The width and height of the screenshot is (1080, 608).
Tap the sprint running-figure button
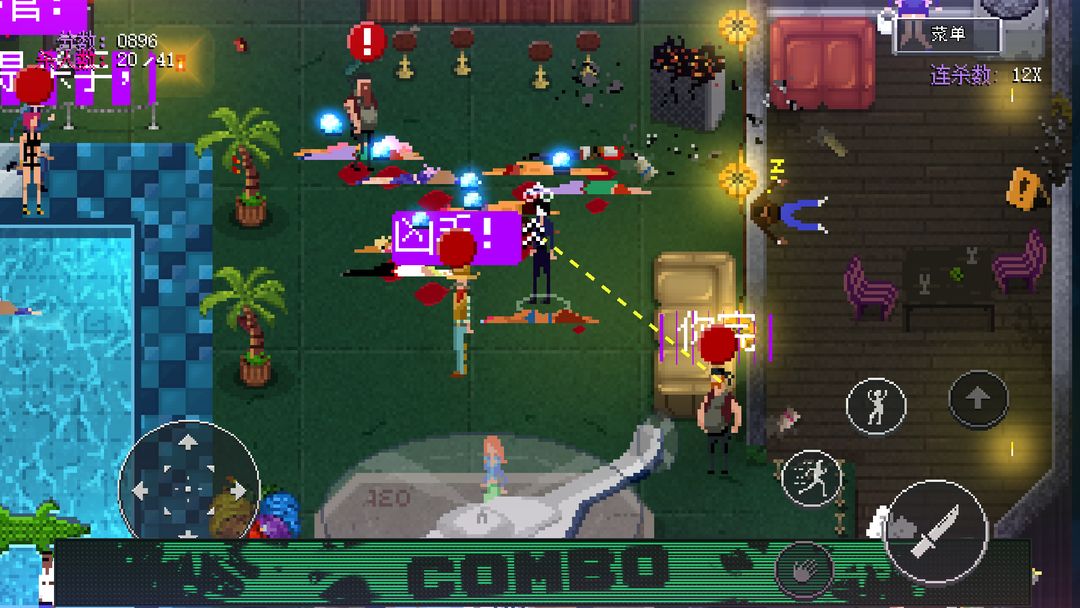click(x=811, y=478)
